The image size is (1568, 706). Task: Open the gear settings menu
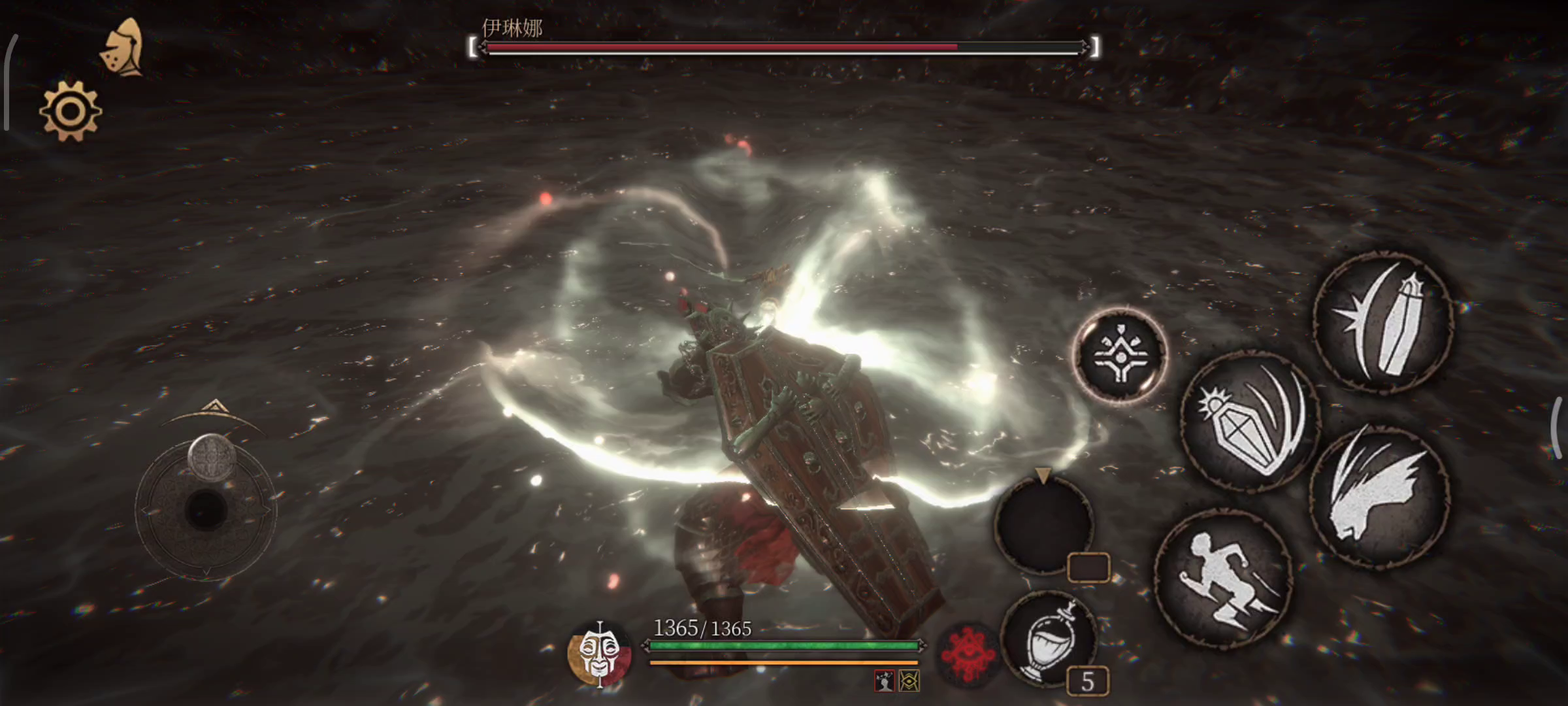(71, 111)
